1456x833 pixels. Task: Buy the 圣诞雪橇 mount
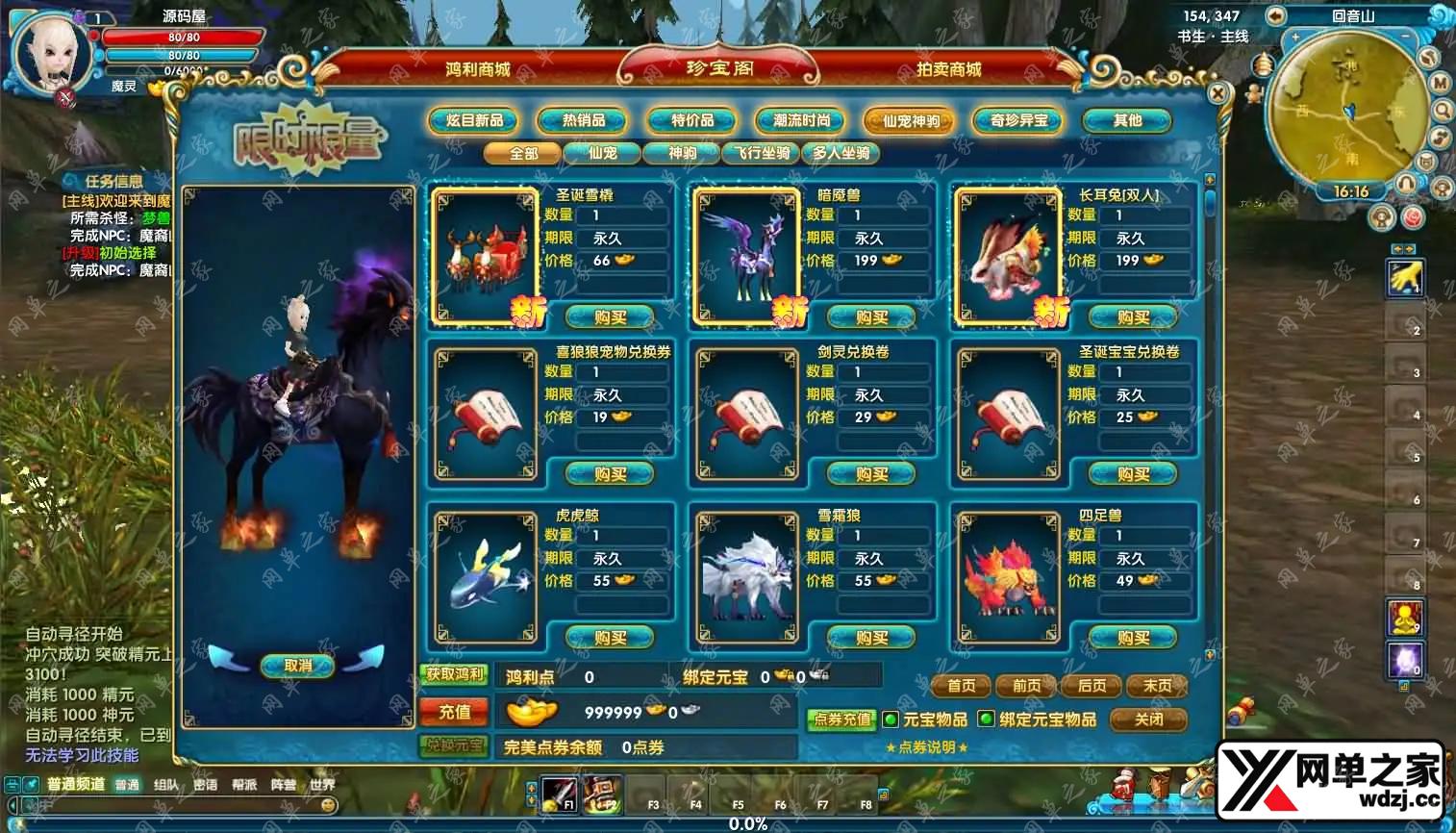[x=610, y=317]
